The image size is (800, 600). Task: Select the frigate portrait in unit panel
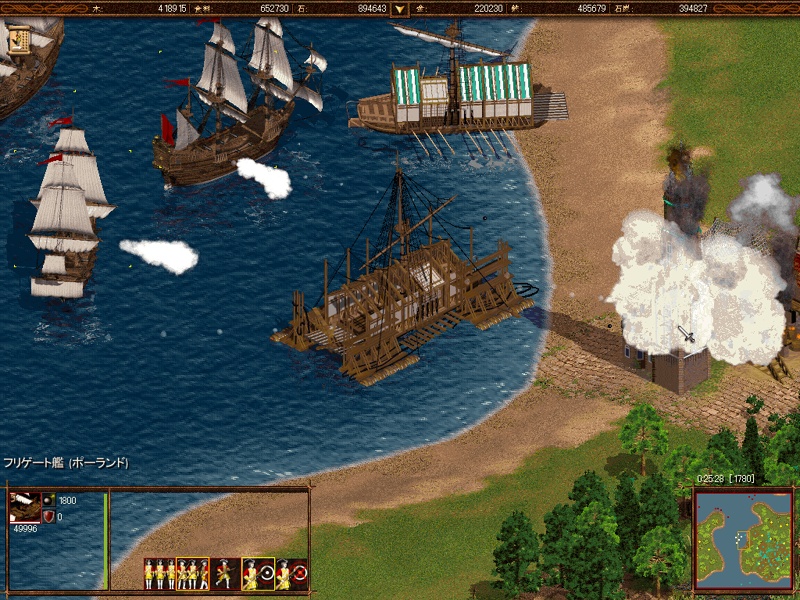click(22, 506)
